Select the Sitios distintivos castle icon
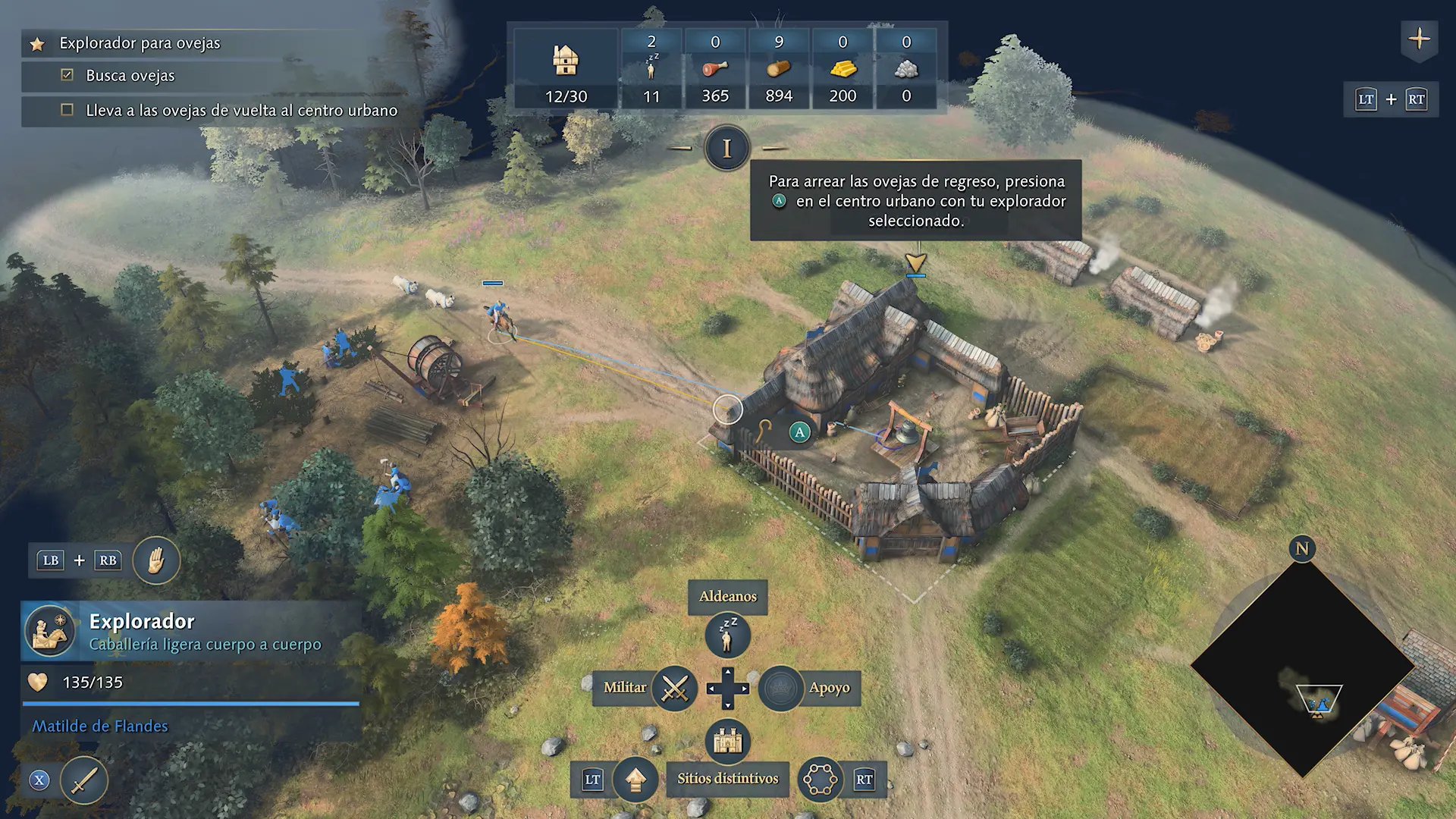 (x=727, y=741)
